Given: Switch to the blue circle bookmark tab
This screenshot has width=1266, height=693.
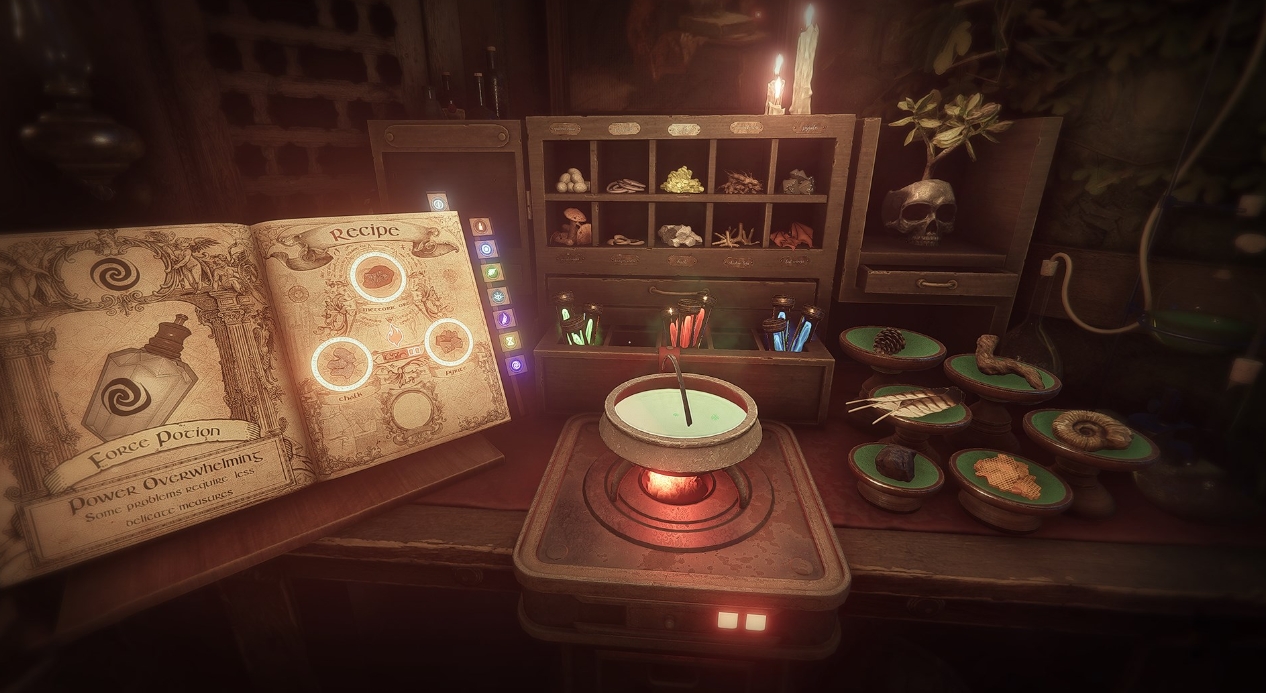Looking at the screenshot, I should (x=485, y=249).
